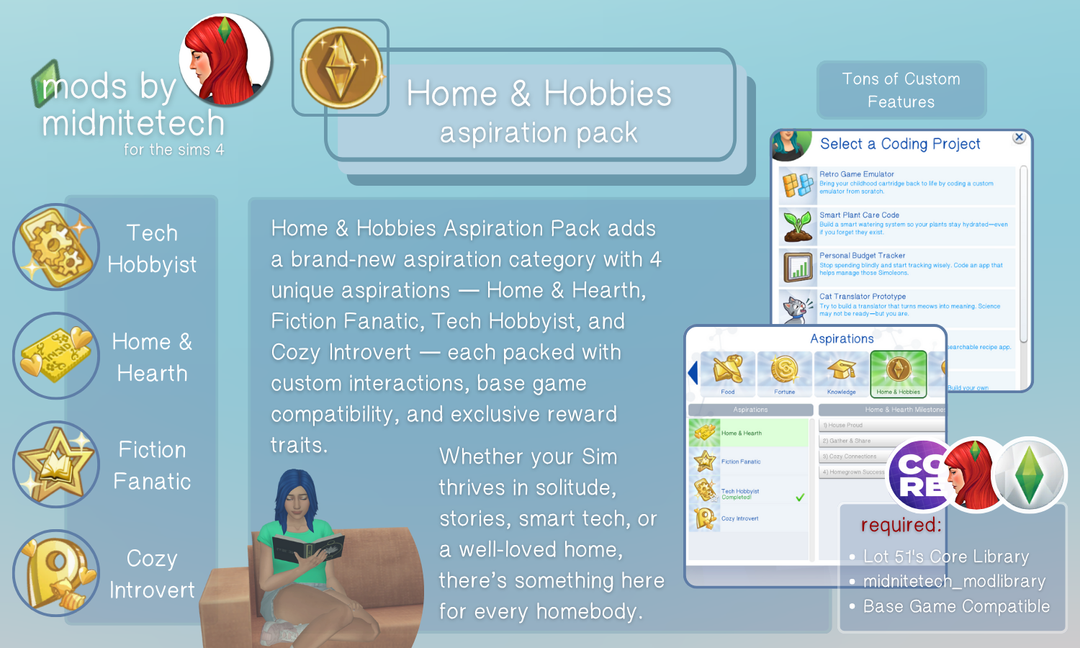The height and width of the screenshot is (648, 1080).
Task: Select the Cozy Introvert aspiration row
Action: (750, 519)
